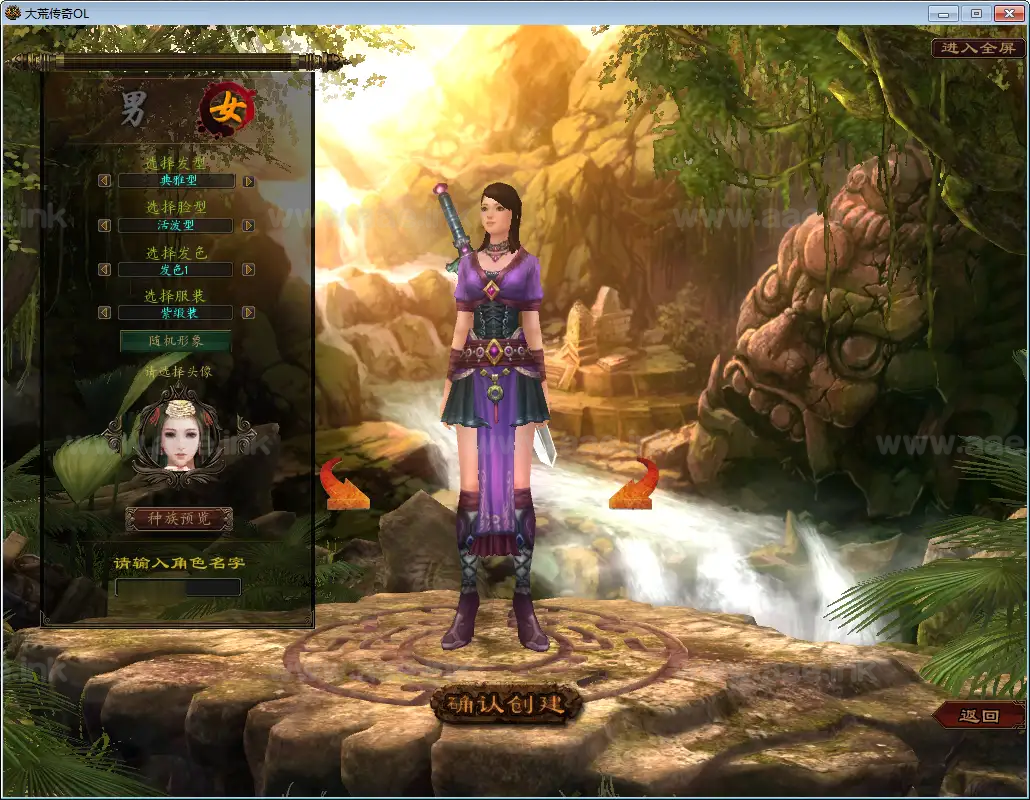Choose next face type 选择脸型
Image resolution: width=1030 pixels, height=800 pixels.
pyautogui.click(x=248, y=226)
